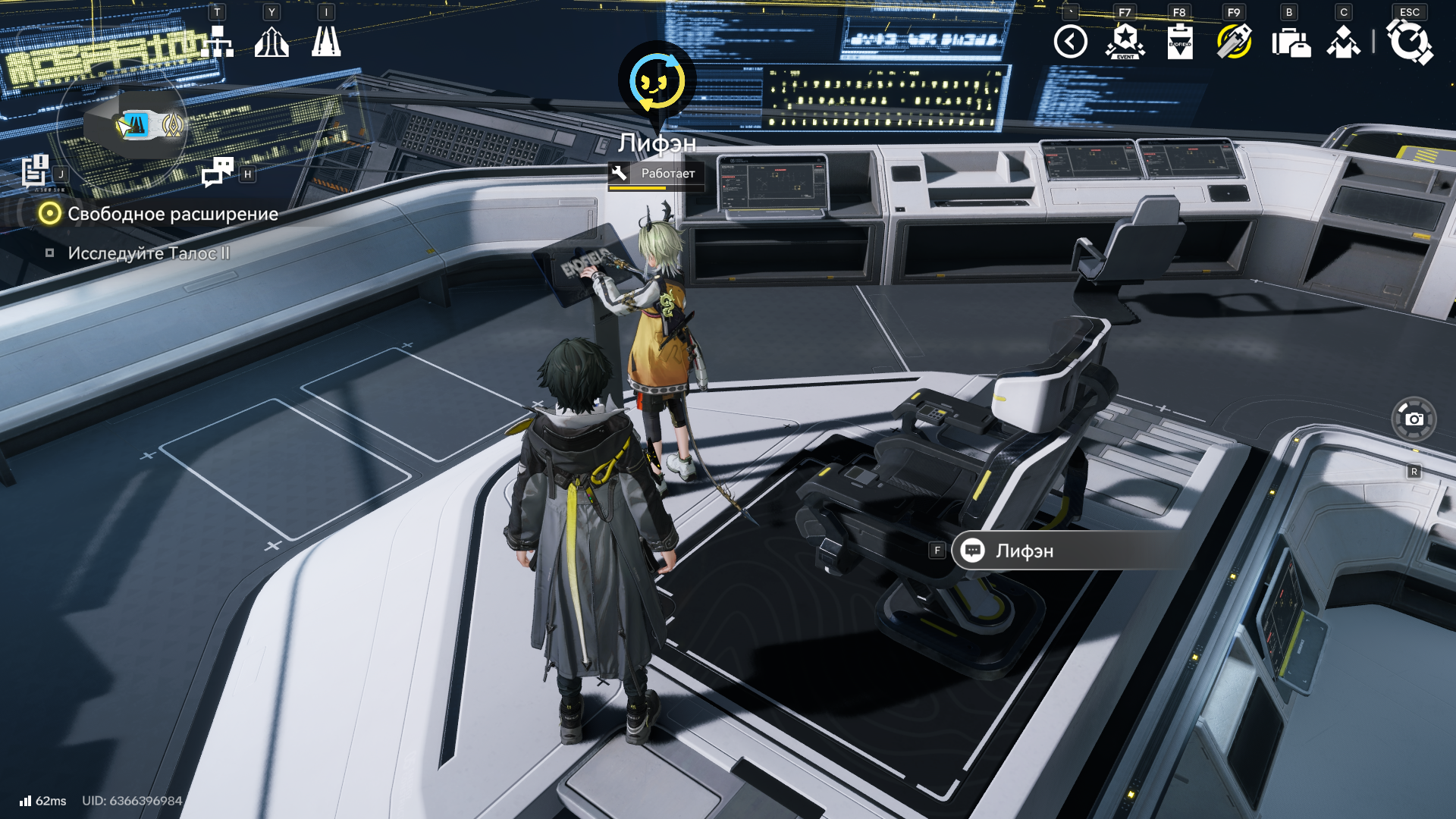Viewport: 1456px width, 819px height.
Task: Open the Event menu icon
Action: click(x=1125, y=42)
